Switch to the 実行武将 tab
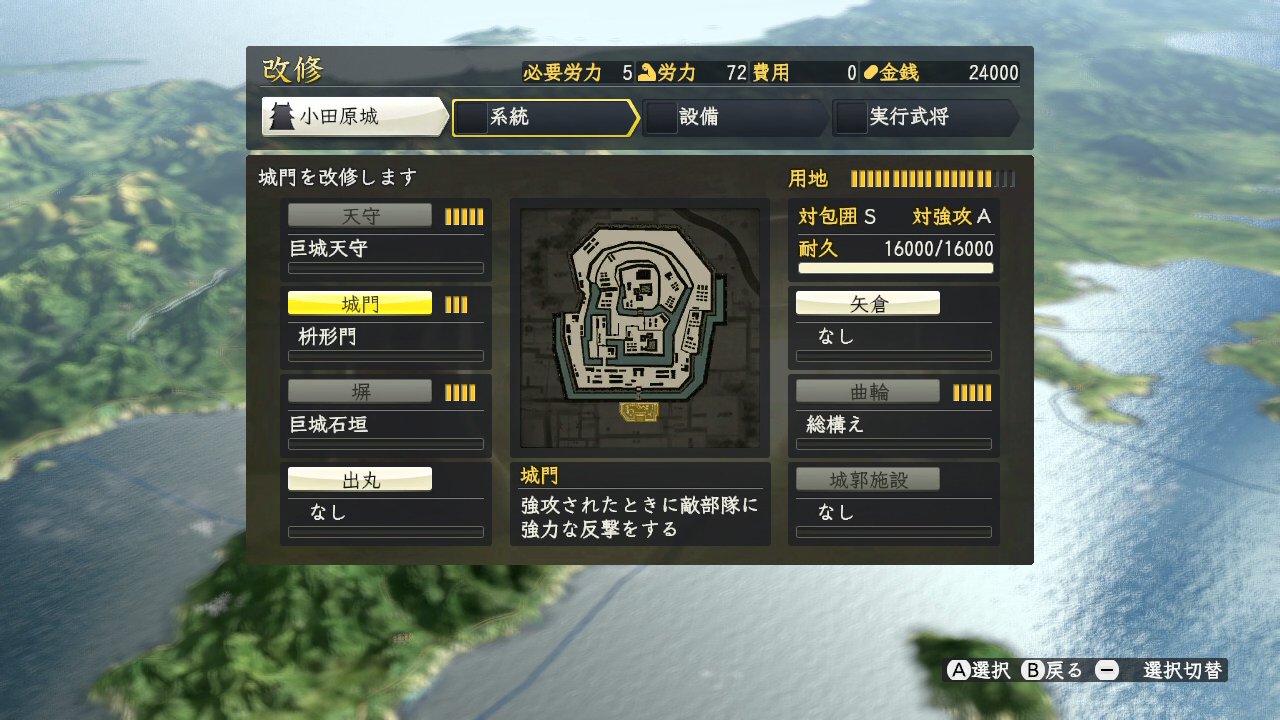Viewport: 1280px width, 720px height. [925, 118]
